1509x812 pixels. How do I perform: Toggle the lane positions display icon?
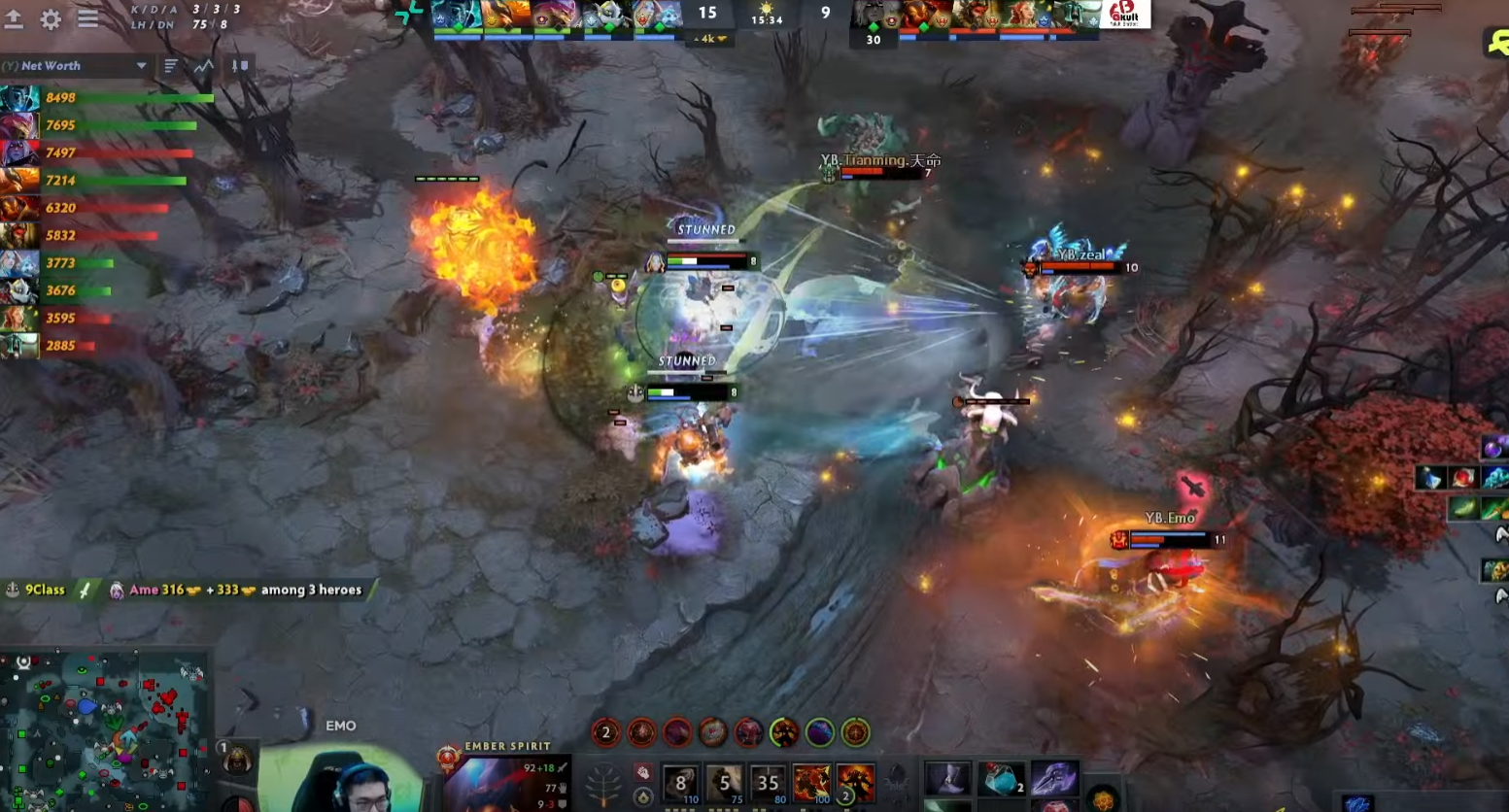pyautogui.click(x=240, y=66)
